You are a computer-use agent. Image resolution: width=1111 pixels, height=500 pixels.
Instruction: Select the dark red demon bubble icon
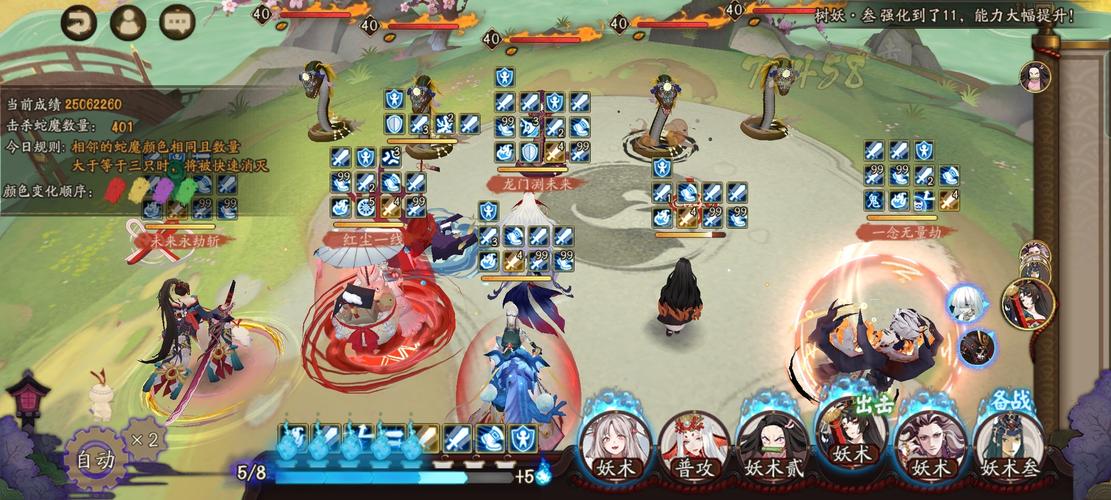(x=977, y=346)
